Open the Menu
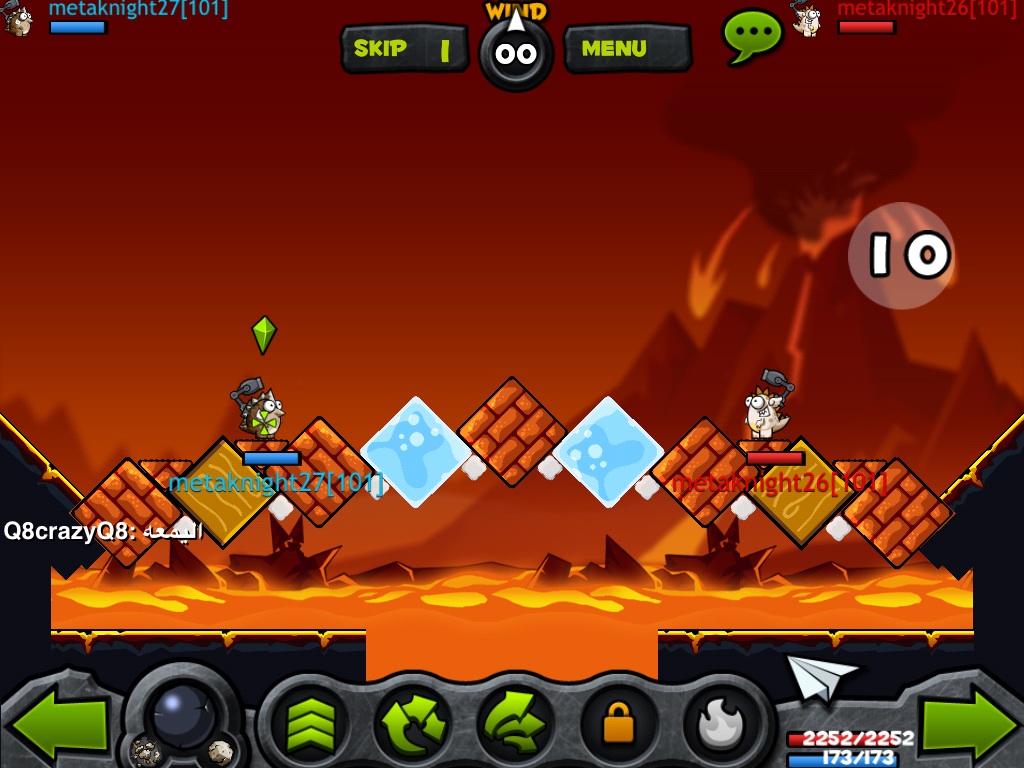 tap(626, 48)
